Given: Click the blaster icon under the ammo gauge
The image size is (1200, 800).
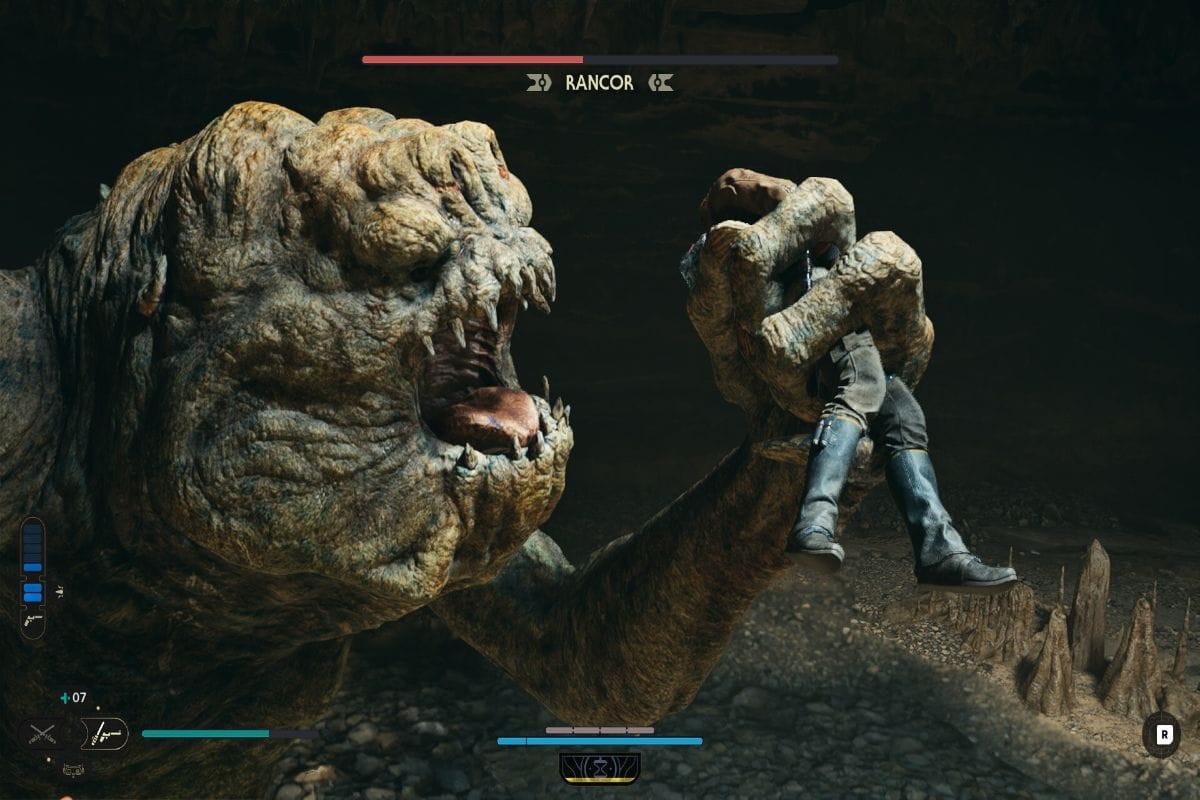Looking at the screenshot, I should tap(33, 621).
